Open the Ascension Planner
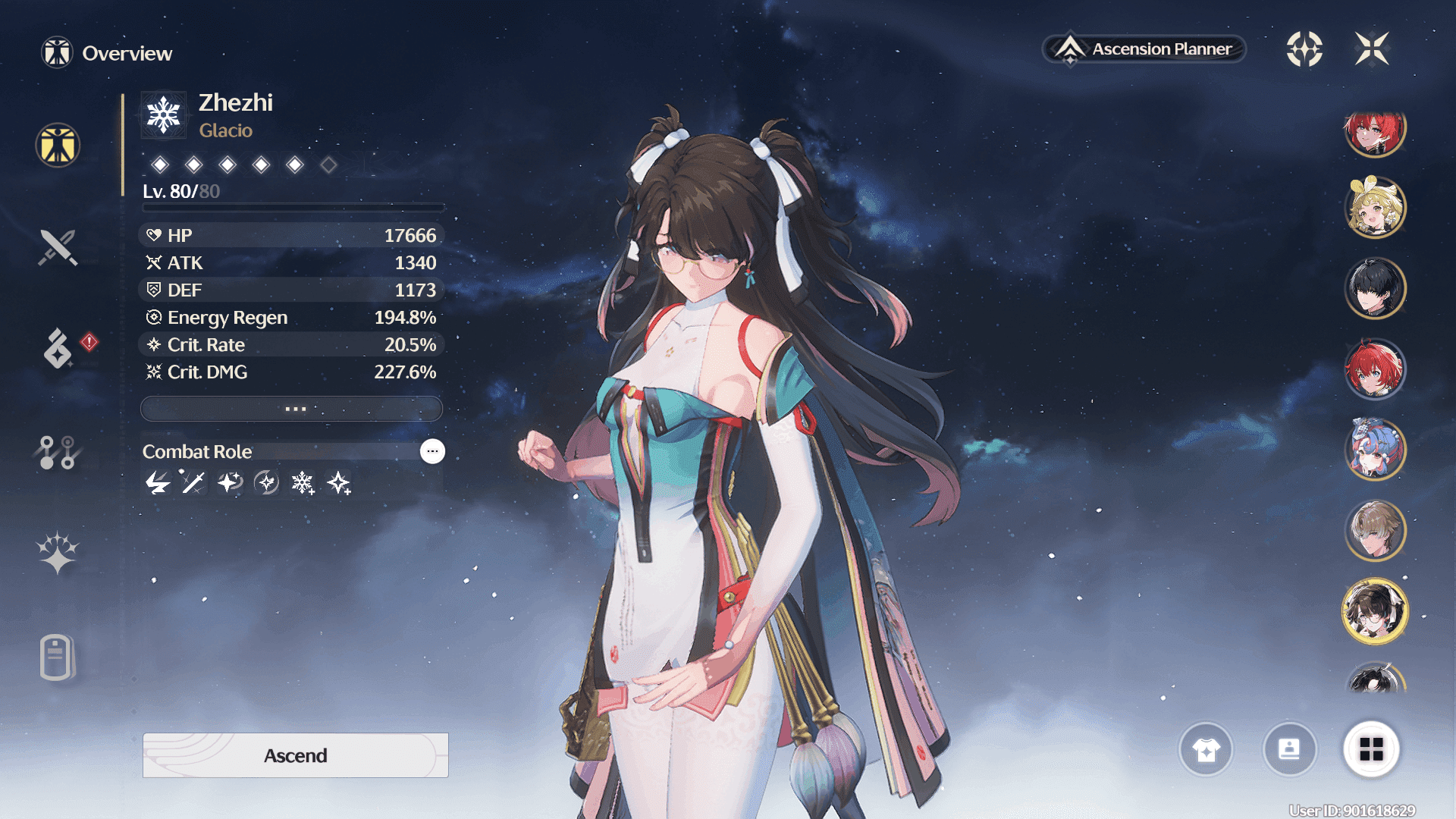Viewport: 1456px width, 819px height. 1144,49
